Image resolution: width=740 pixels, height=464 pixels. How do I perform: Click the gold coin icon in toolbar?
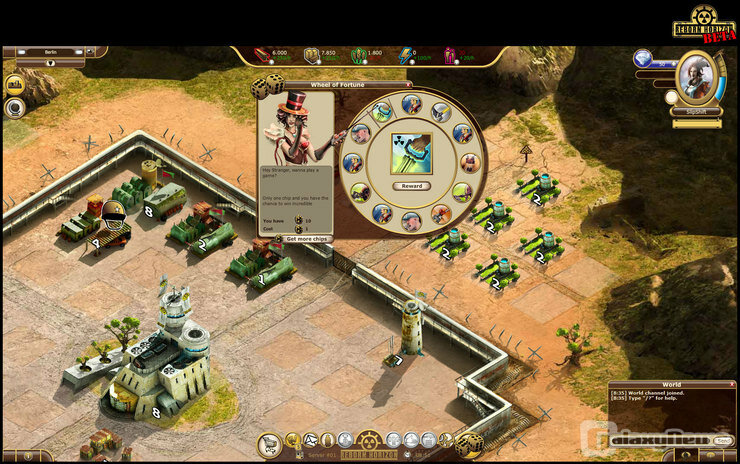click(x=292, y=440)
